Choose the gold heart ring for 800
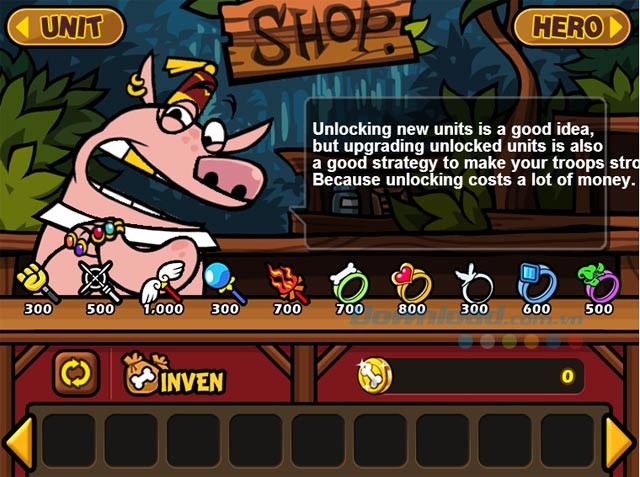Viewport: 640px width, 477px height. point(411,284)
